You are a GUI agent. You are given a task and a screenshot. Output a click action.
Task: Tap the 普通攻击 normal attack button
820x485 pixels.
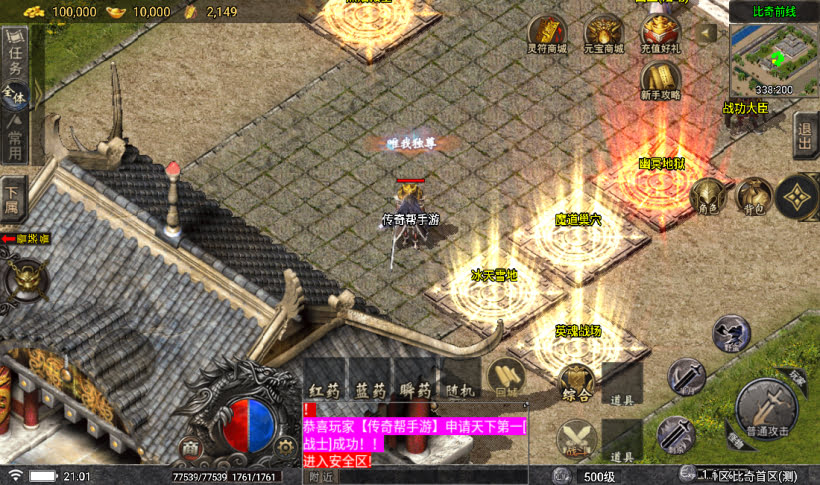765,405
